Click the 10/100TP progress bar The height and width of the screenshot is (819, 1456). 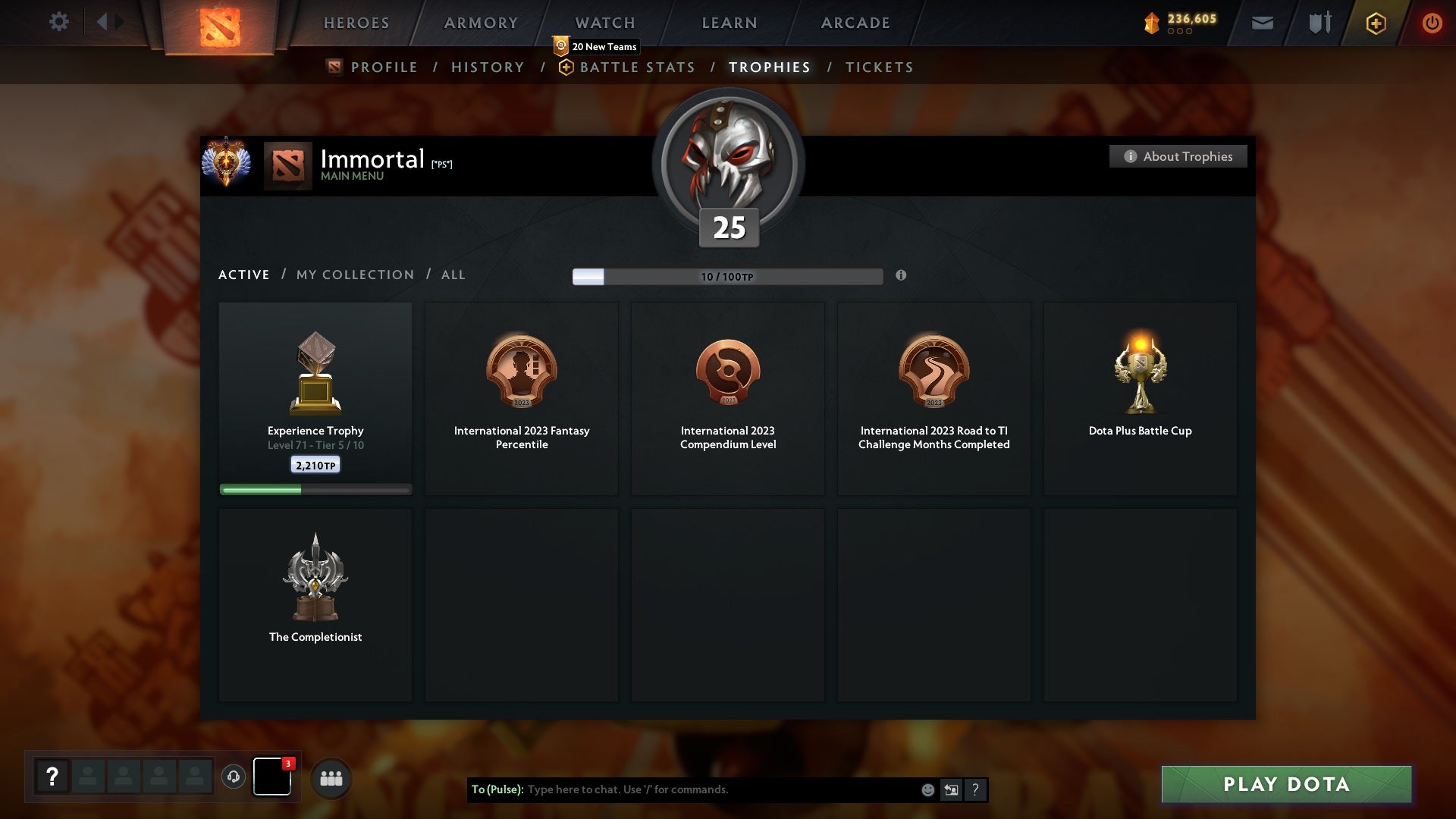[727, 276]
